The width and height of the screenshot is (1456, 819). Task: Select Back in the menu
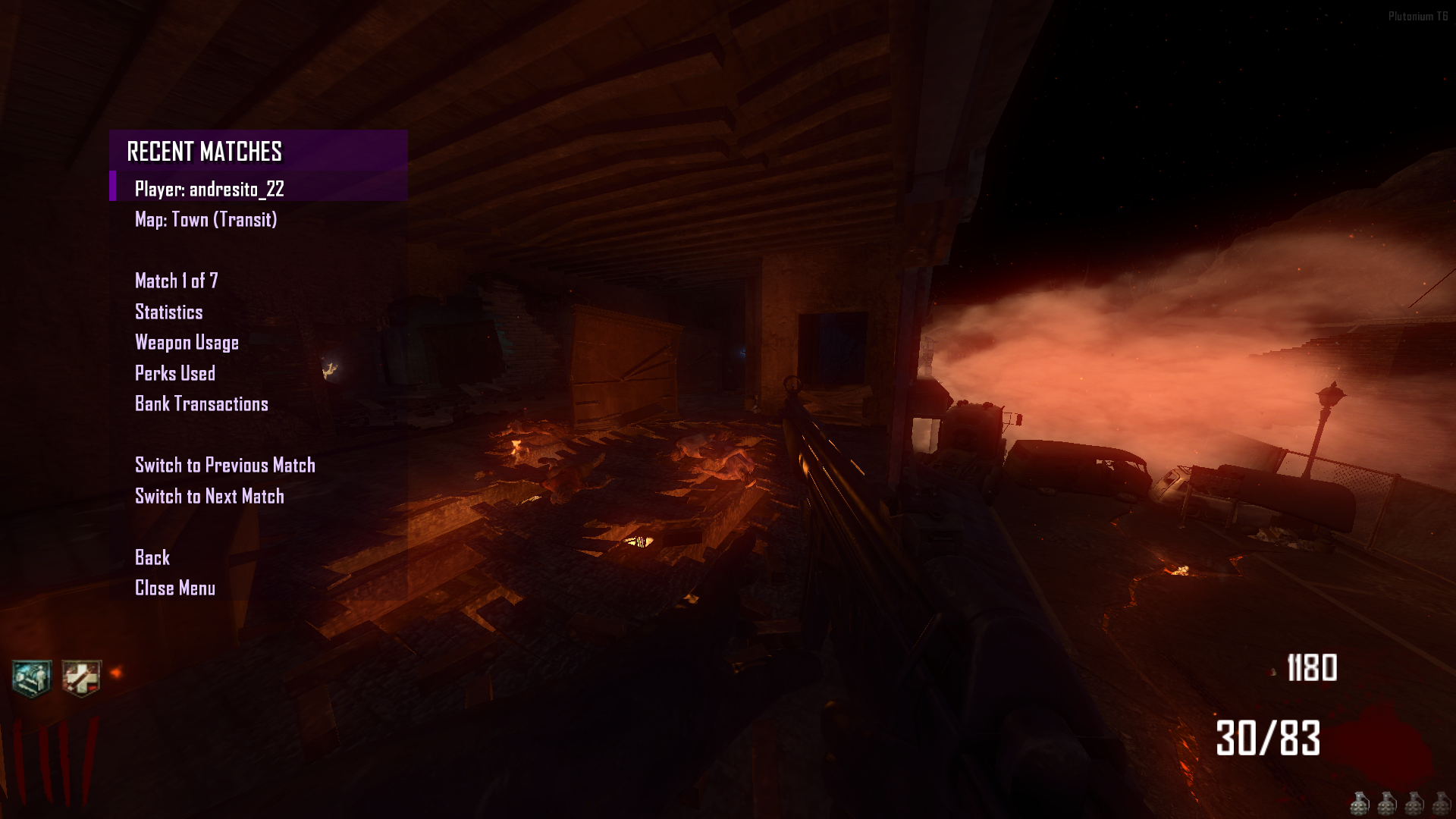click(x=152, y=557)
